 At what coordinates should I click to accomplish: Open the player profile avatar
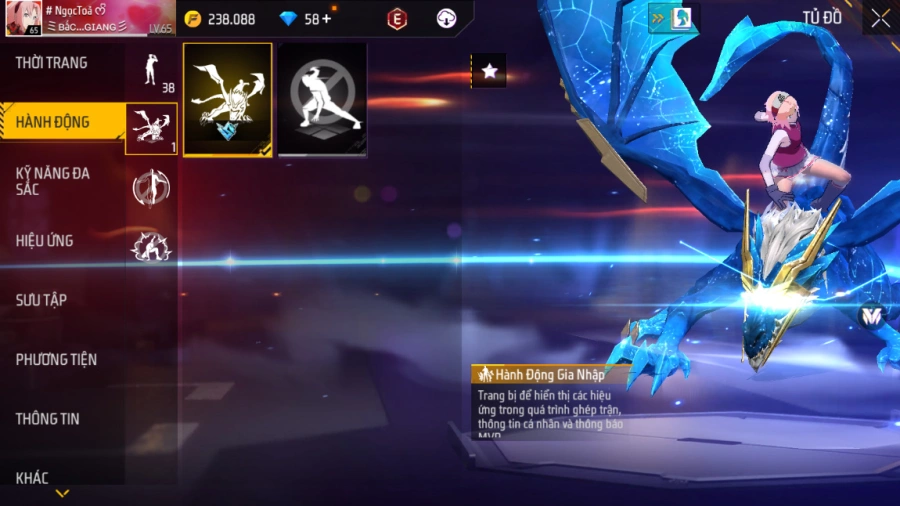tap(21, 18)
